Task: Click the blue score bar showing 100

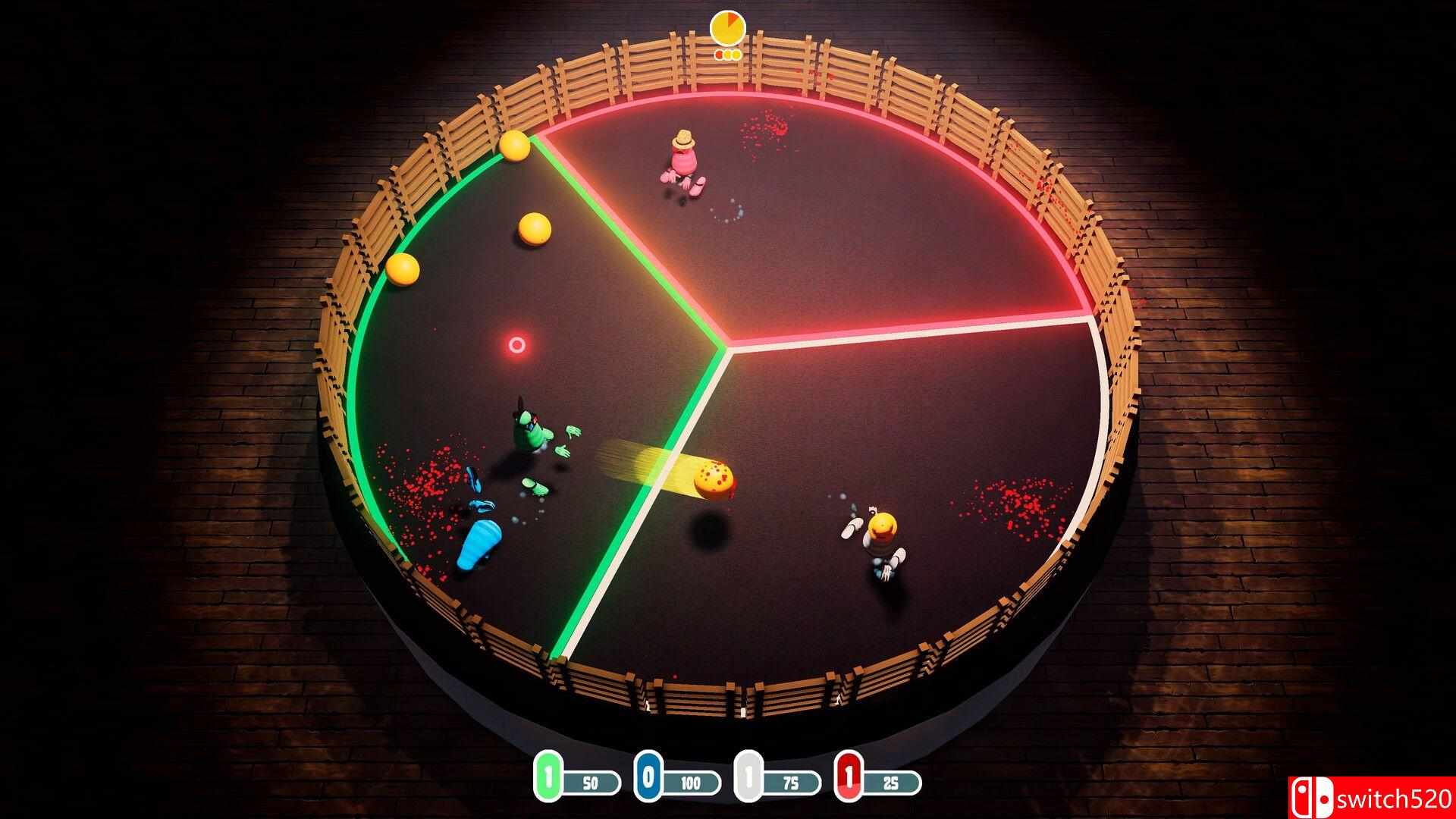Action: click(690, 783)
